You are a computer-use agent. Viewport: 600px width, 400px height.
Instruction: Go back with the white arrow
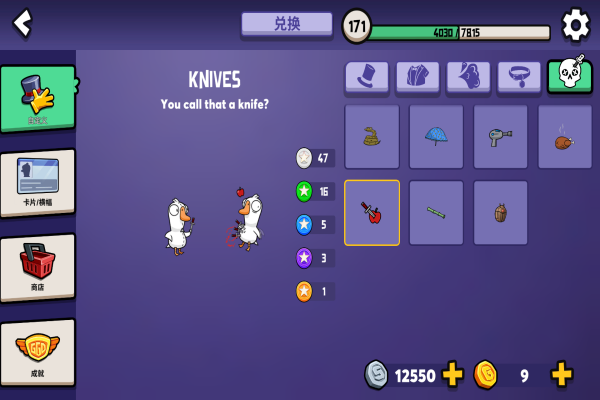[x=22, y=22]
